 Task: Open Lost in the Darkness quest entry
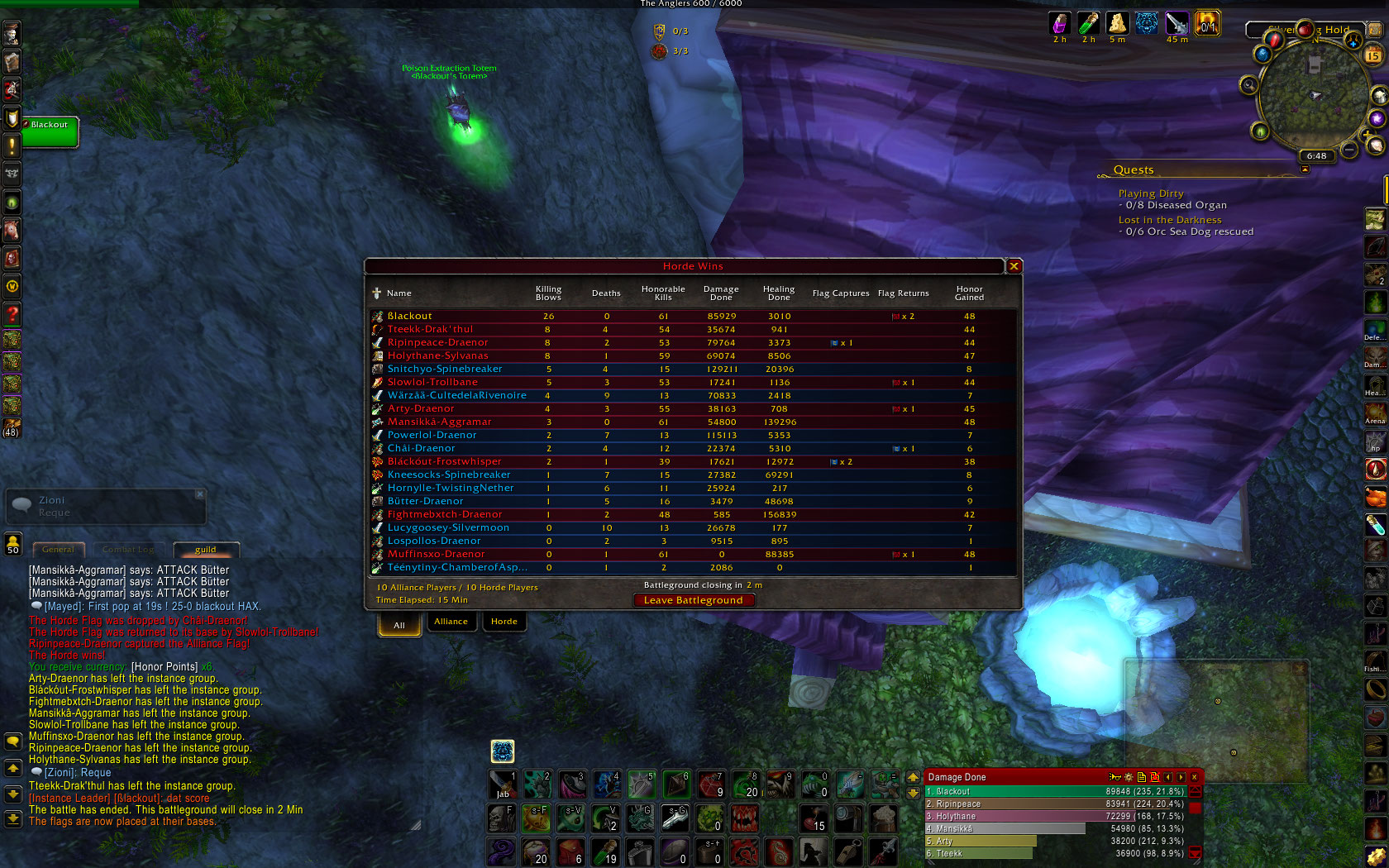(x=1169, y=220)
